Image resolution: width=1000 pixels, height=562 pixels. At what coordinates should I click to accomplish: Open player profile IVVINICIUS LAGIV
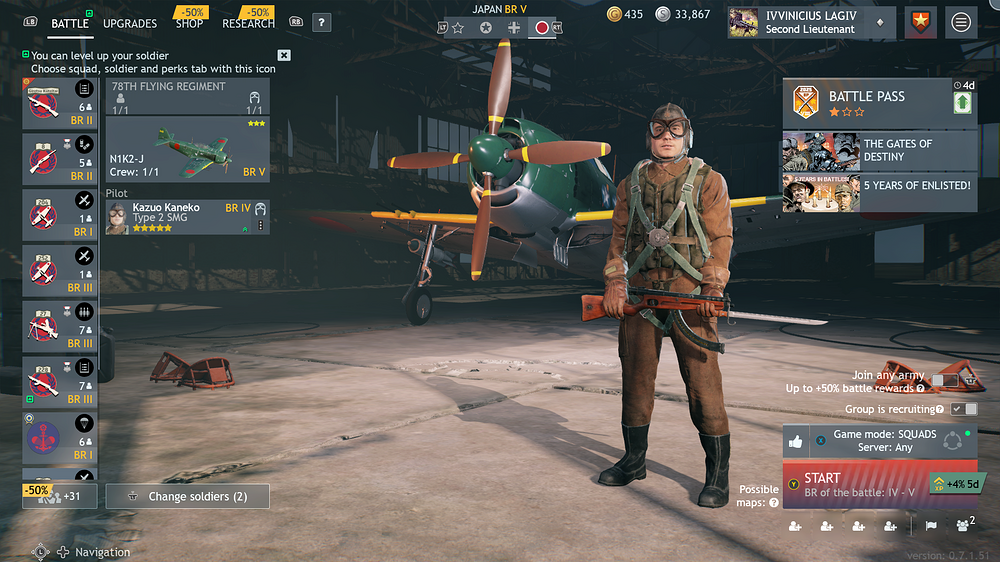click(808, 22)
